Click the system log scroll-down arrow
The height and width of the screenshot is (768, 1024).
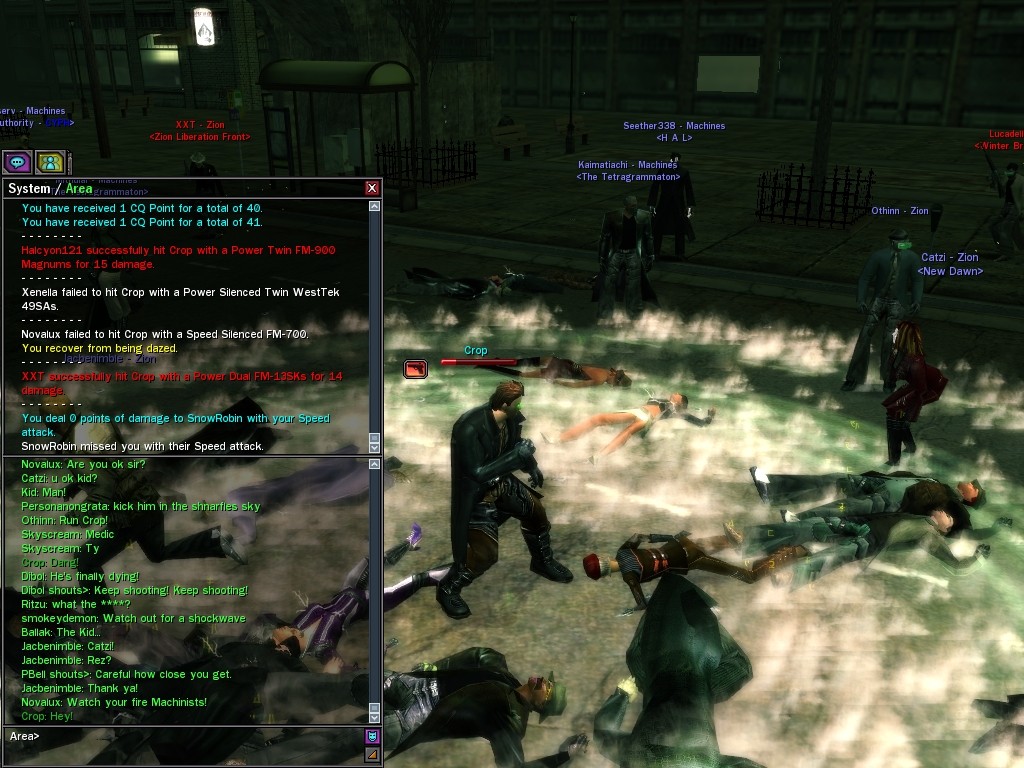pos(375,447)
